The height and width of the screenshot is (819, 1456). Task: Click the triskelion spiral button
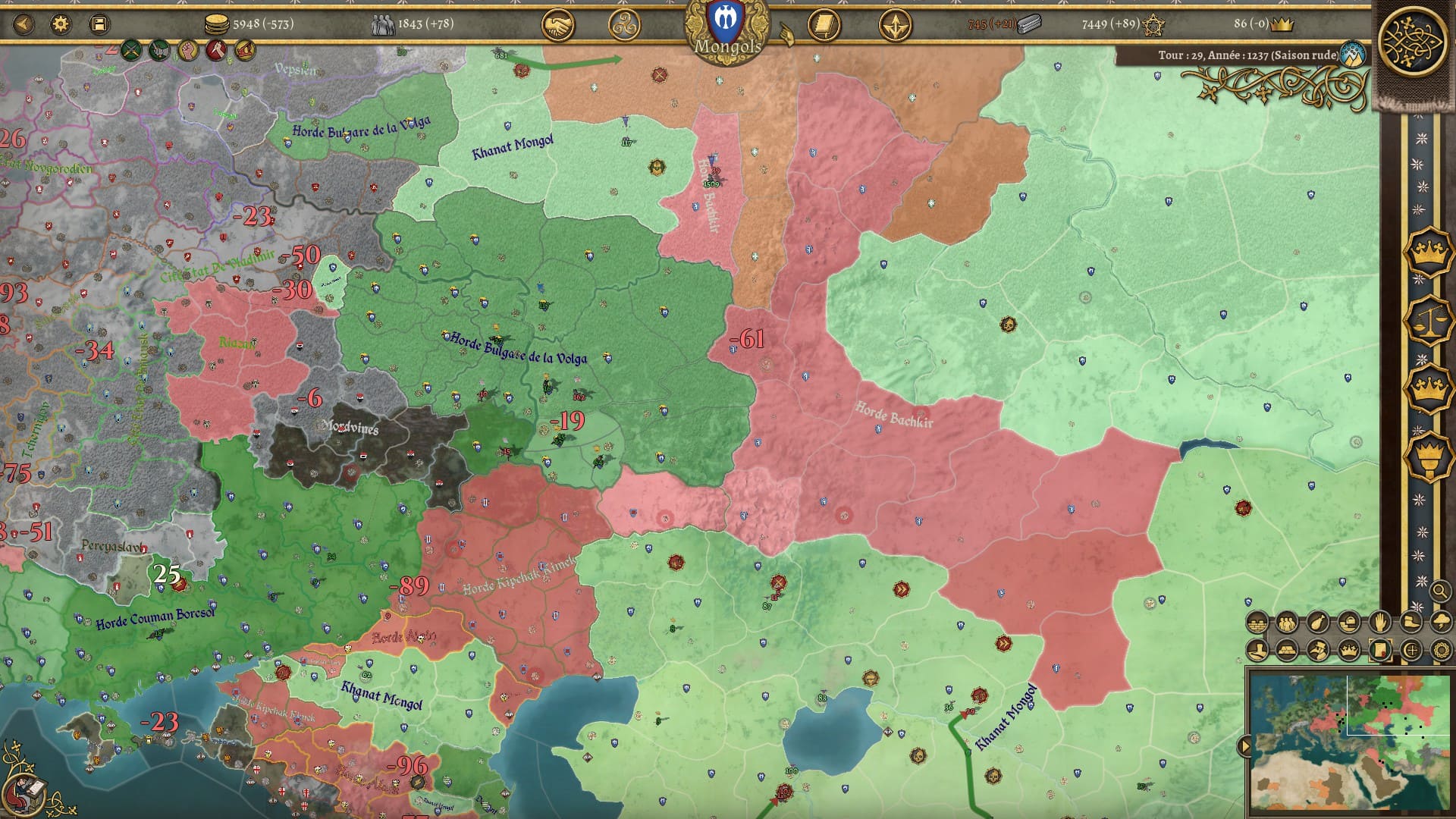[x=624, y=26]
